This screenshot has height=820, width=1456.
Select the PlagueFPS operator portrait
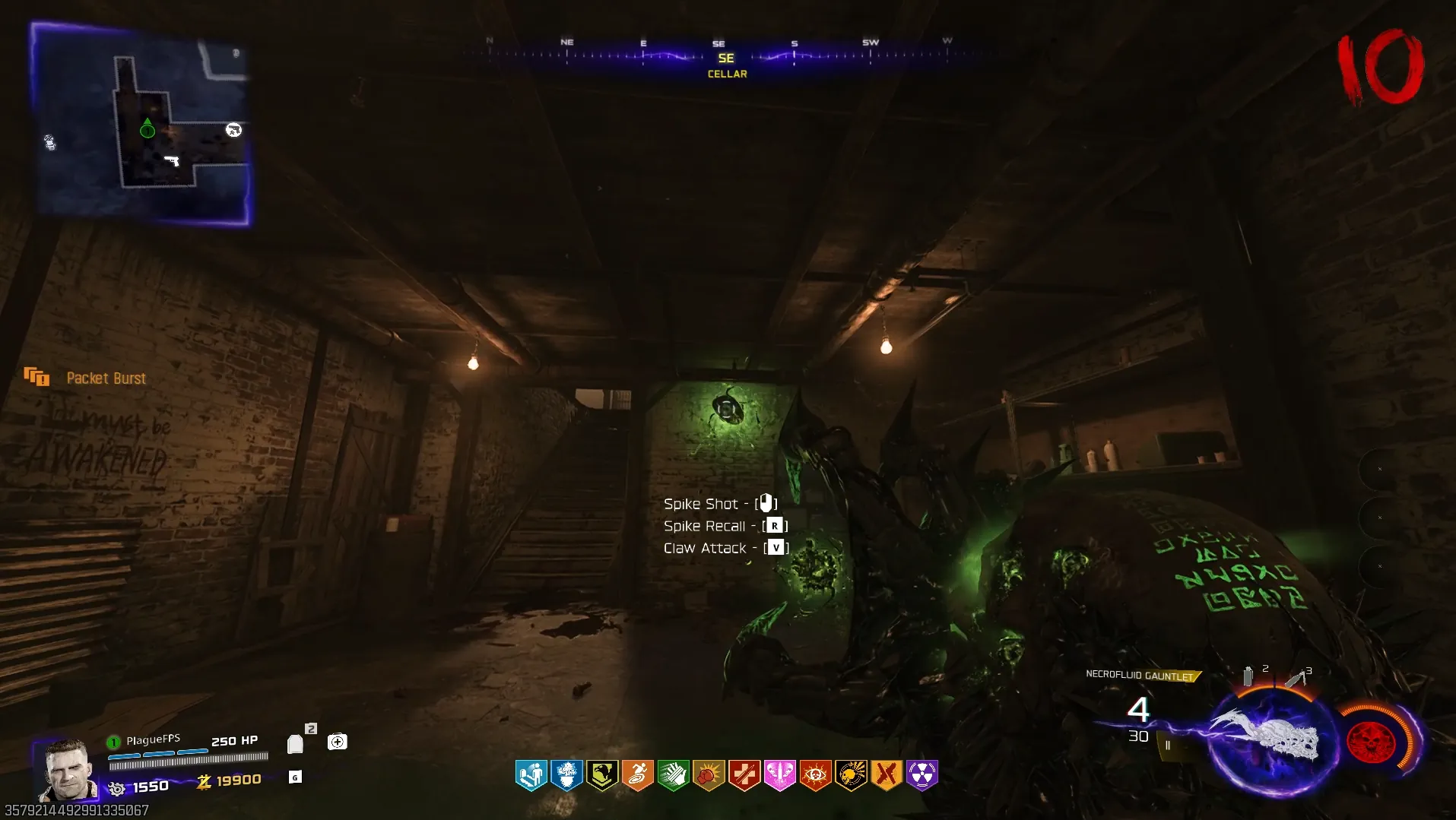pyautogui.click(x=67, y=770)
